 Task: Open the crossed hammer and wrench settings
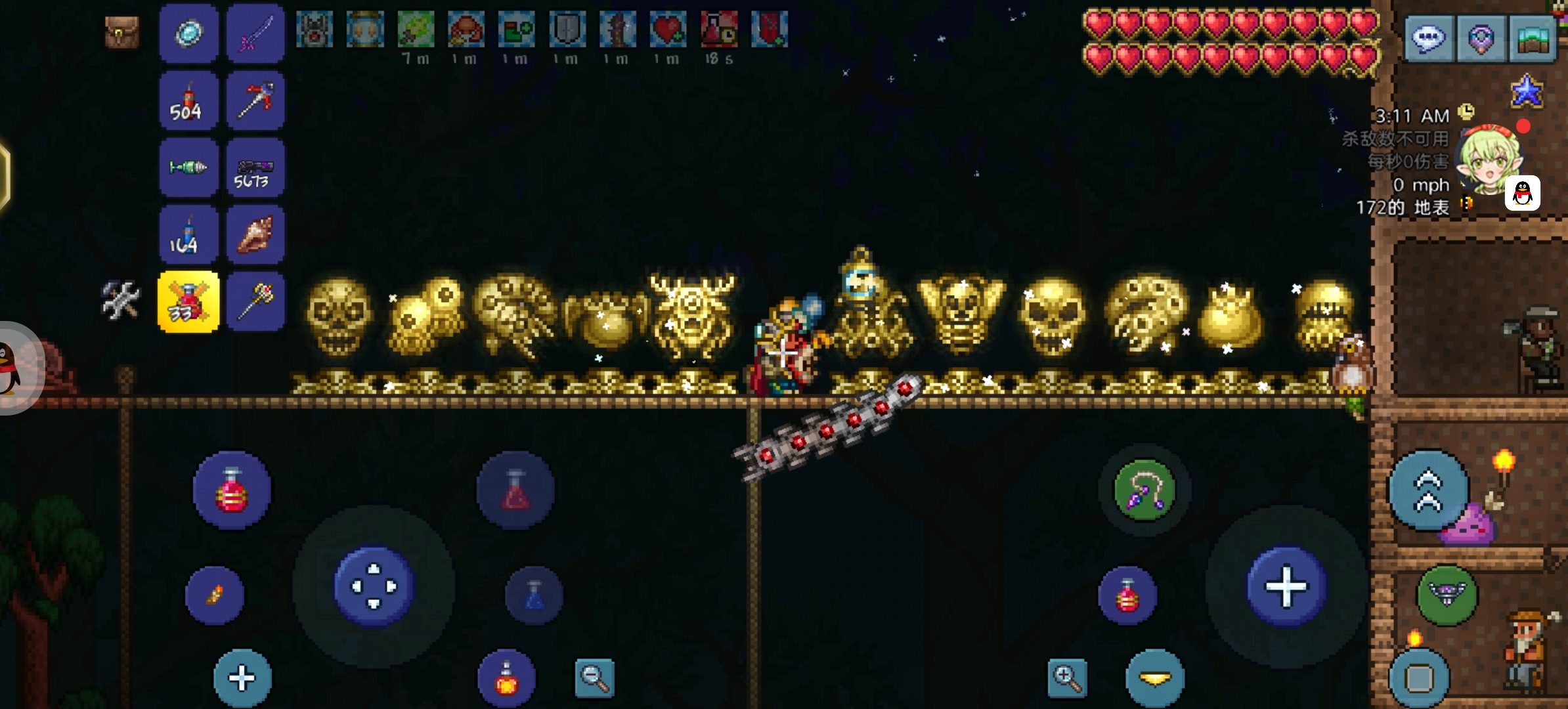(x=121, y=300)
